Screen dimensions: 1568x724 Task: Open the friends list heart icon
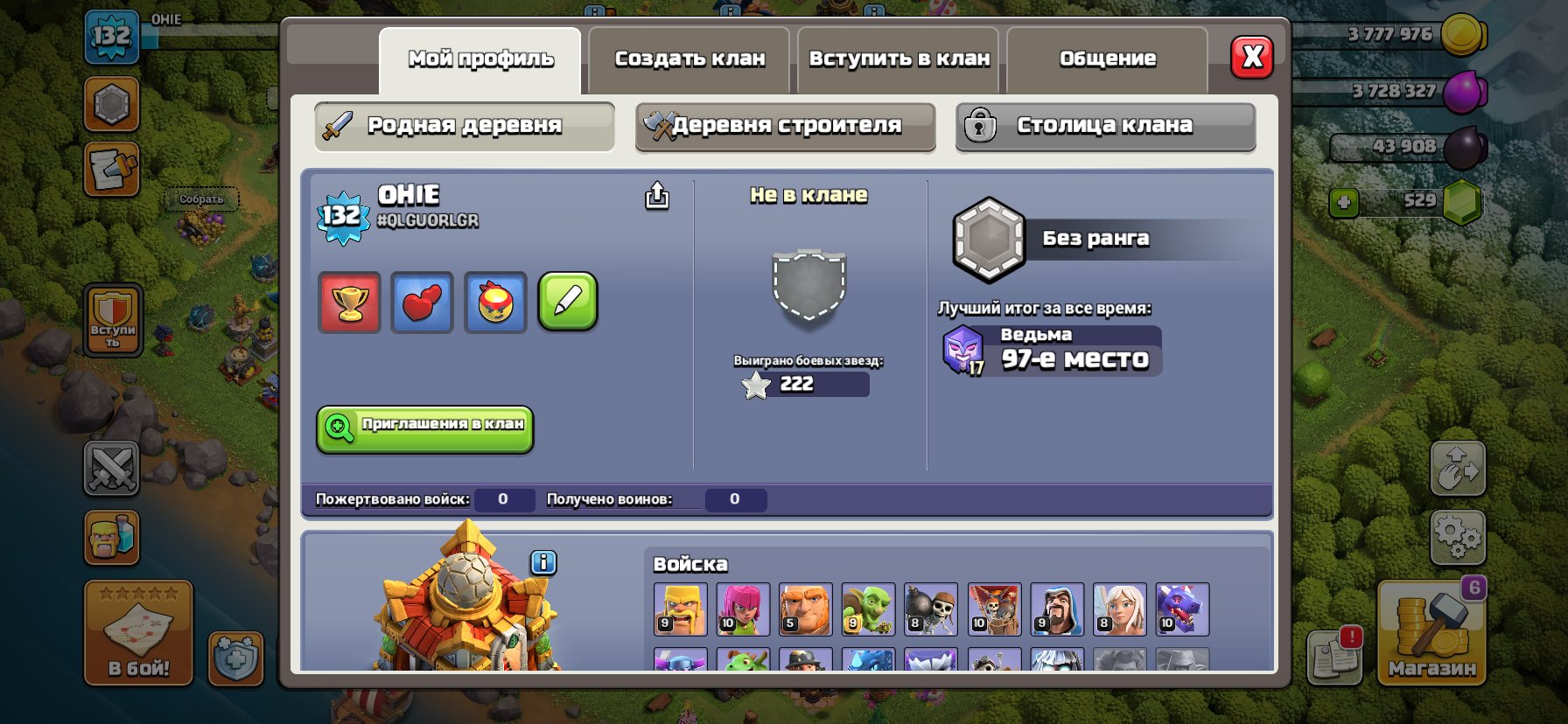(x=421, y=303)
